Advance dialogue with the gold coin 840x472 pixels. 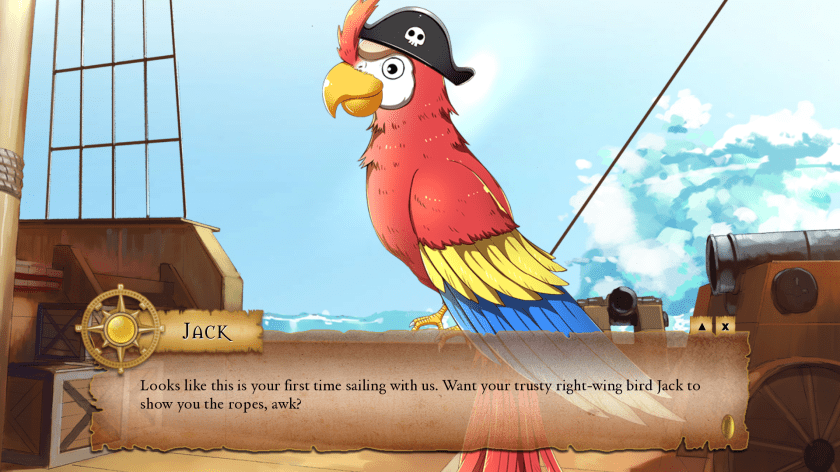coord(727,429)
